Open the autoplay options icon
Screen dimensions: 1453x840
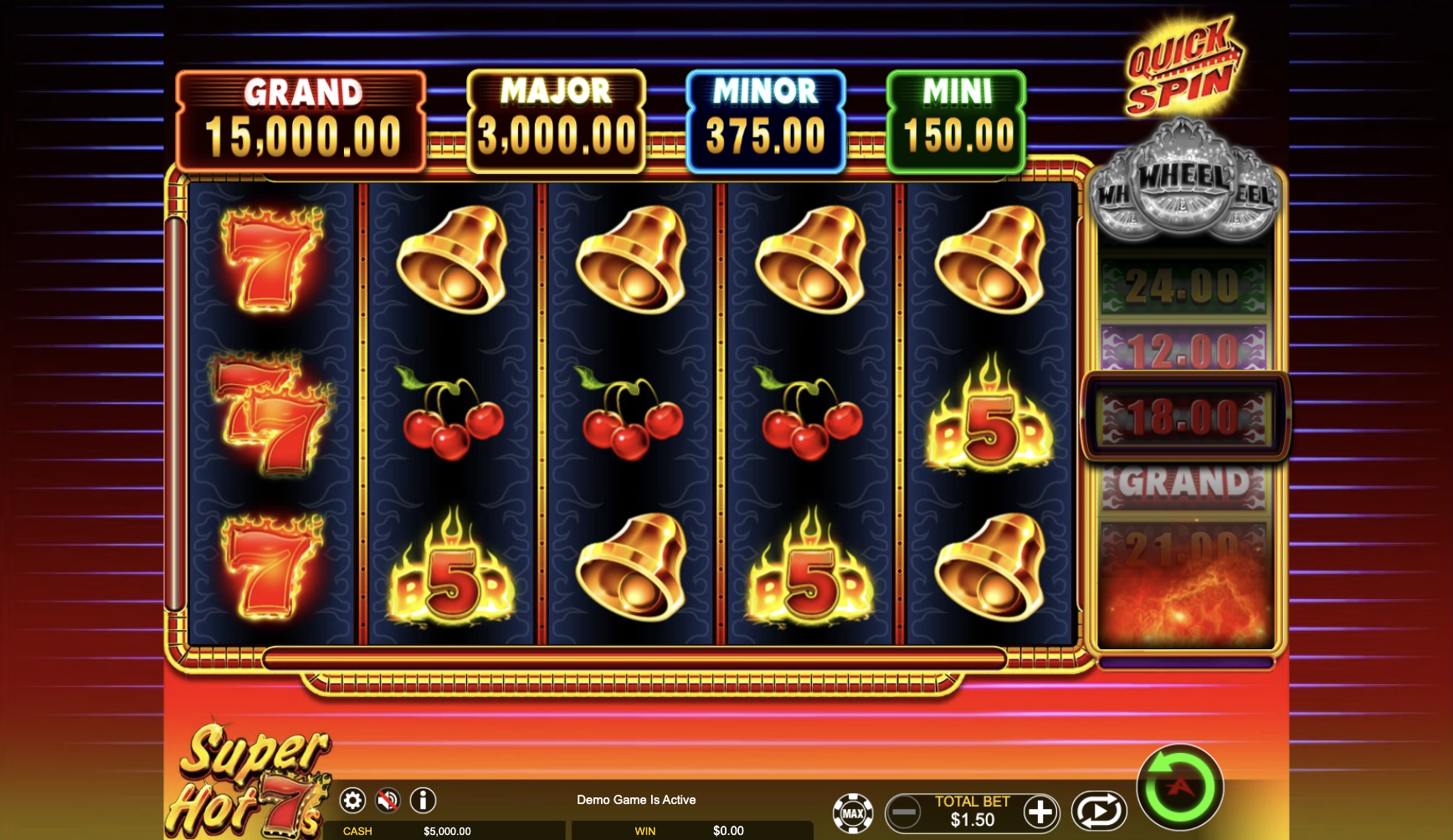[1099, 810]
